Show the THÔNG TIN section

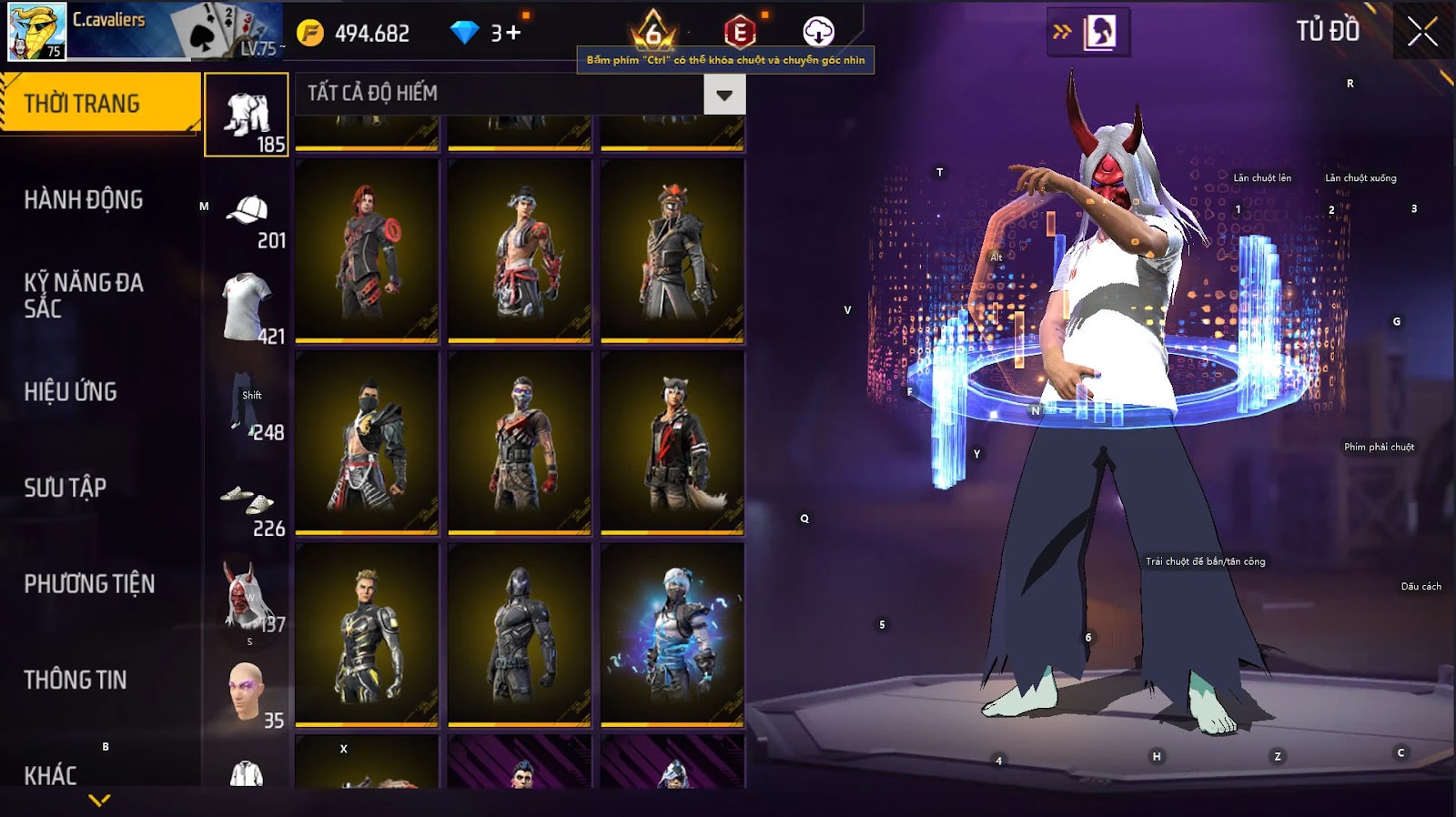coord(76,680)
